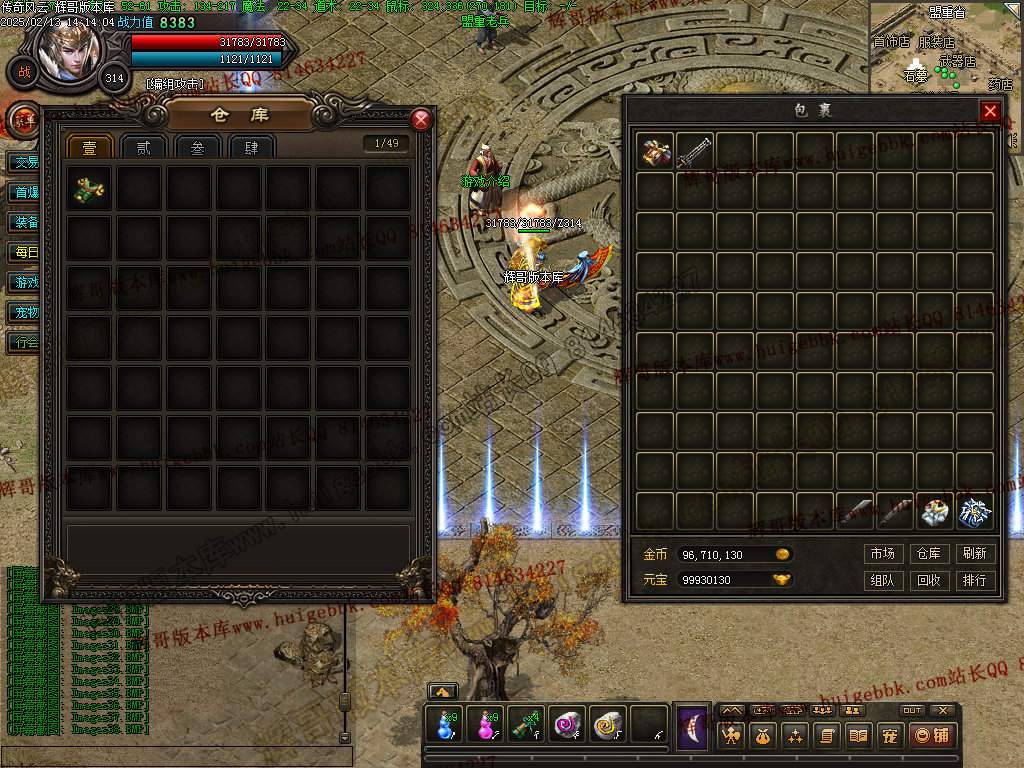1024x768 pixels.
Task: Use the blue potion hotbar slot
Action: point(444,725)
